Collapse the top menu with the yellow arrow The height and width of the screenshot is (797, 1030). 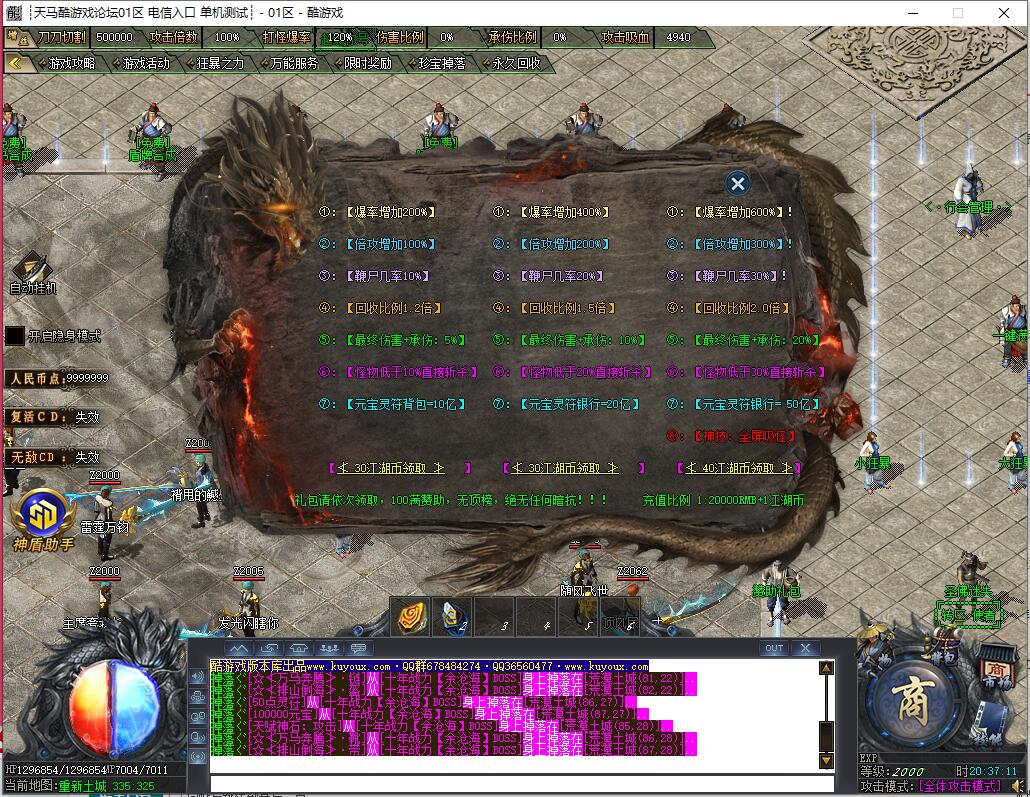pos(16,62)
